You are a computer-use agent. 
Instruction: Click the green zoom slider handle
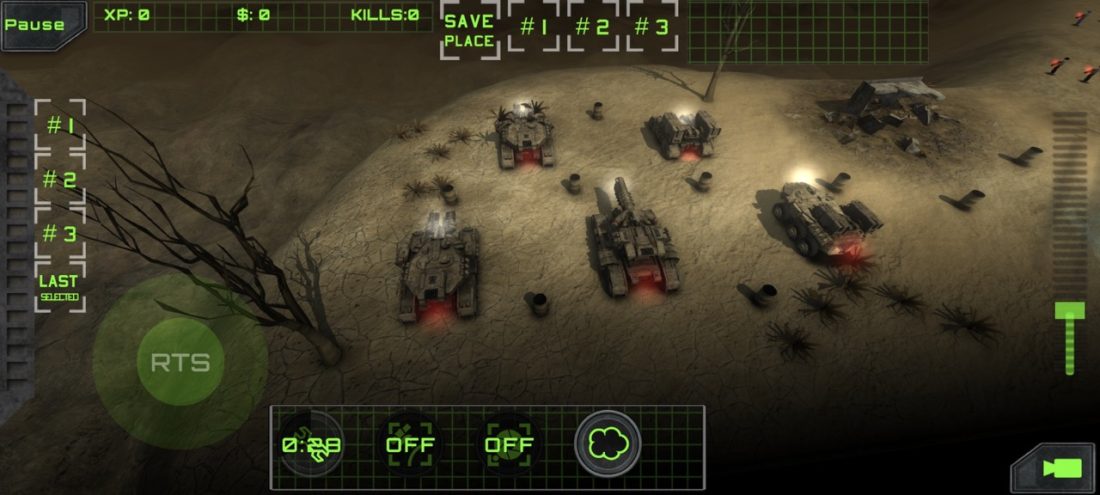[x=1069, y=311]
